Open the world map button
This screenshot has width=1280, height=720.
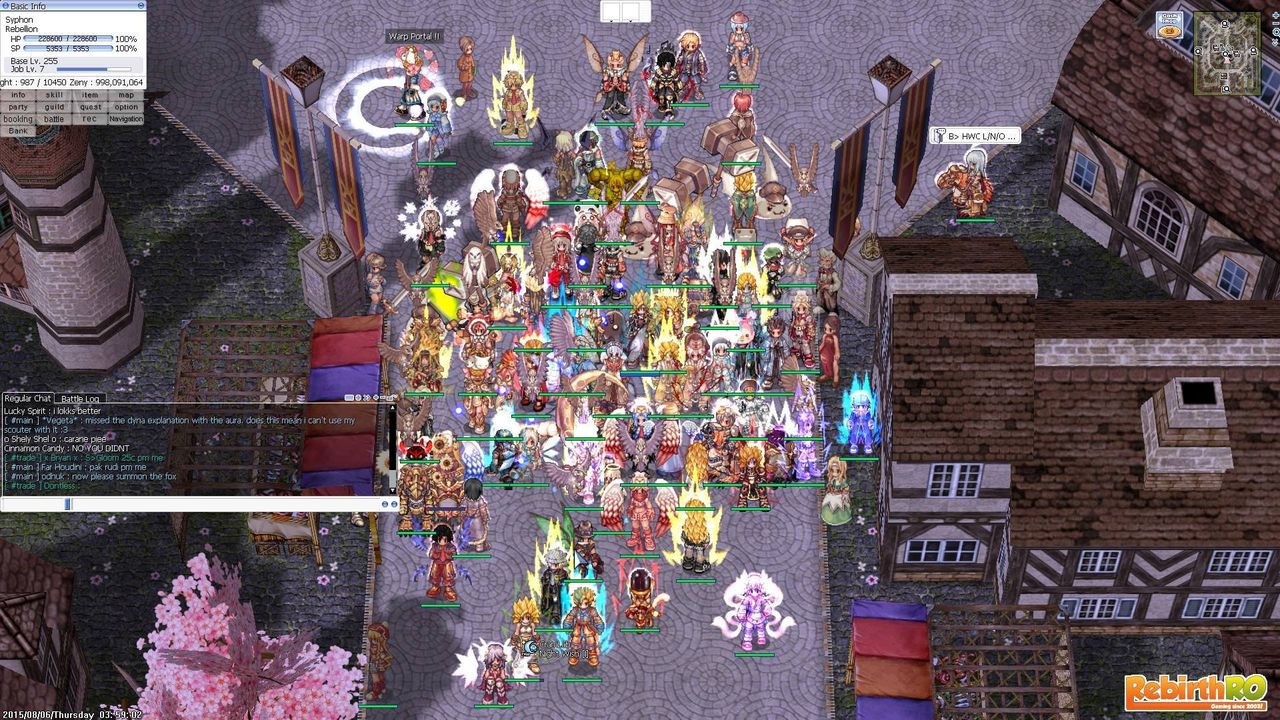(x=126, y=95)
